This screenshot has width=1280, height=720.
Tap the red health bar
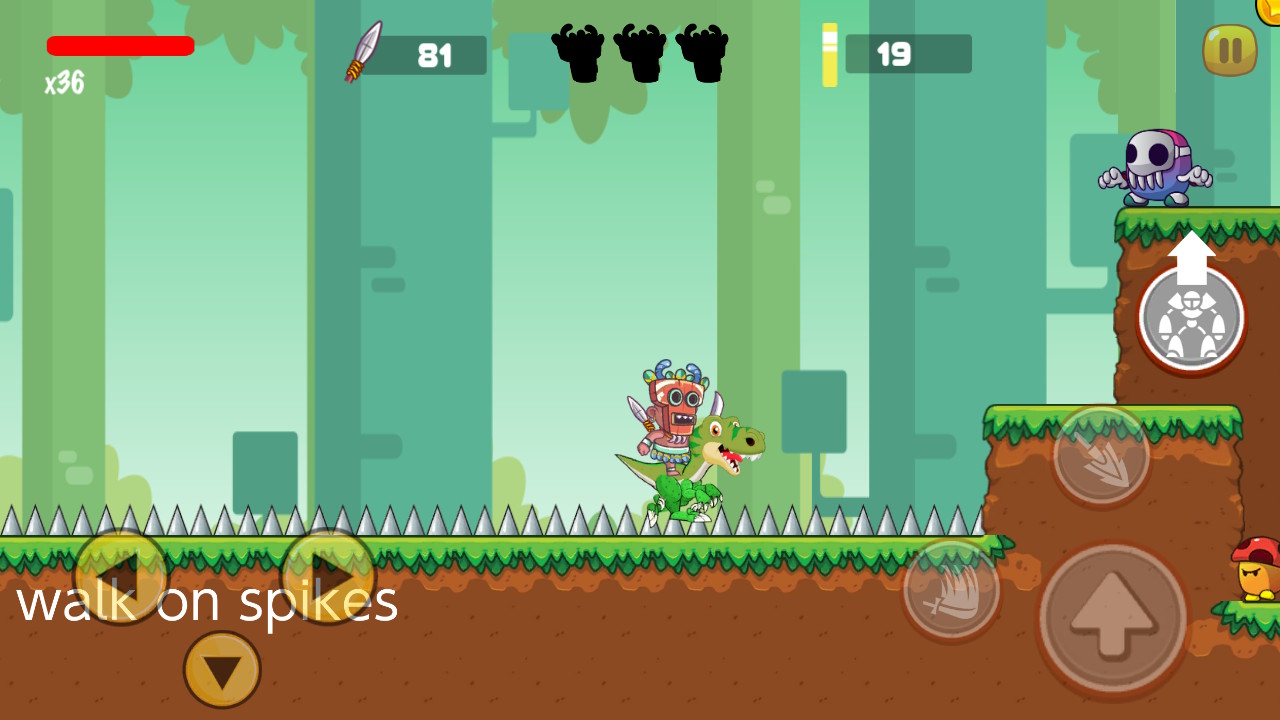point(120,45)
